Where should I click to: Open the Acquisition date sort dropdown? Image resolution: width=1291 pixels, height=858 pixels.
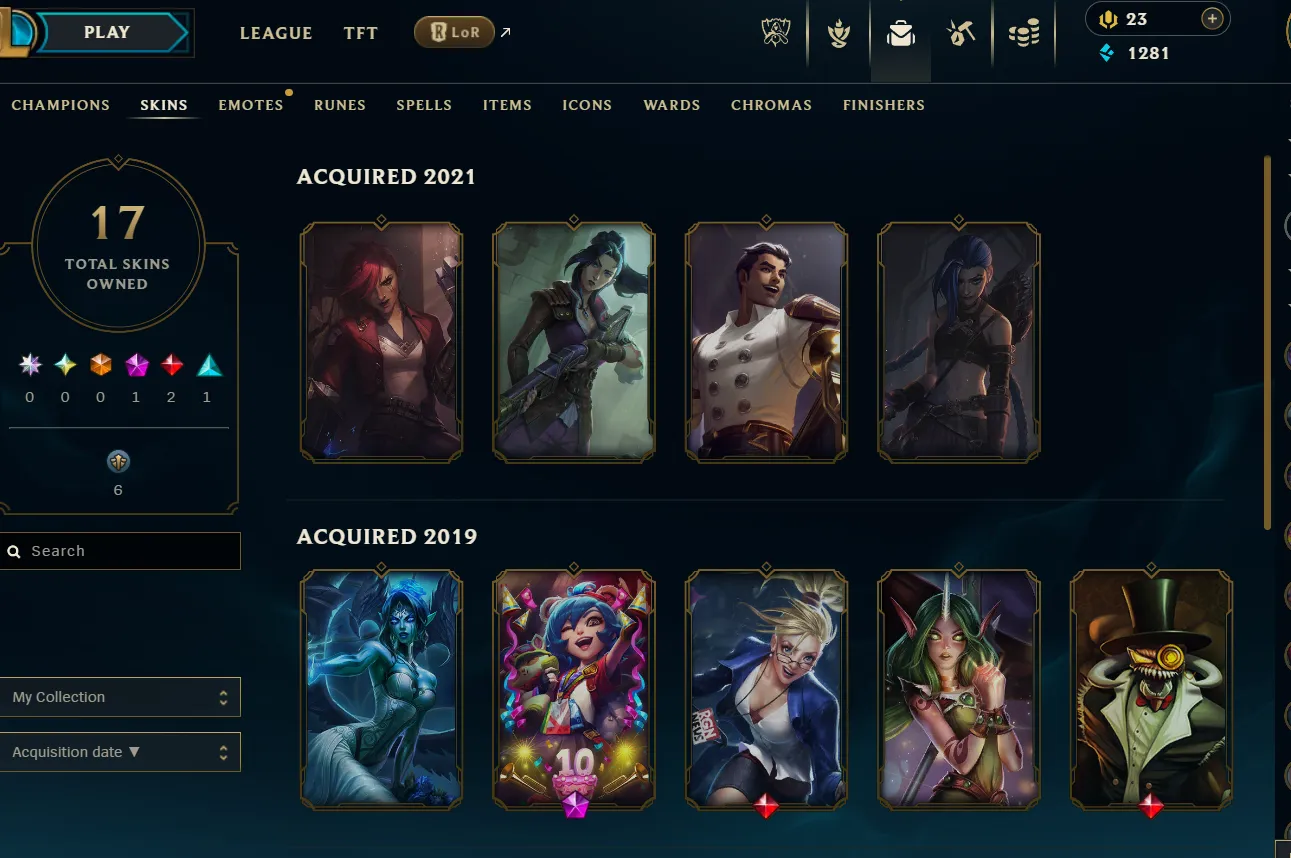(120, 751)
